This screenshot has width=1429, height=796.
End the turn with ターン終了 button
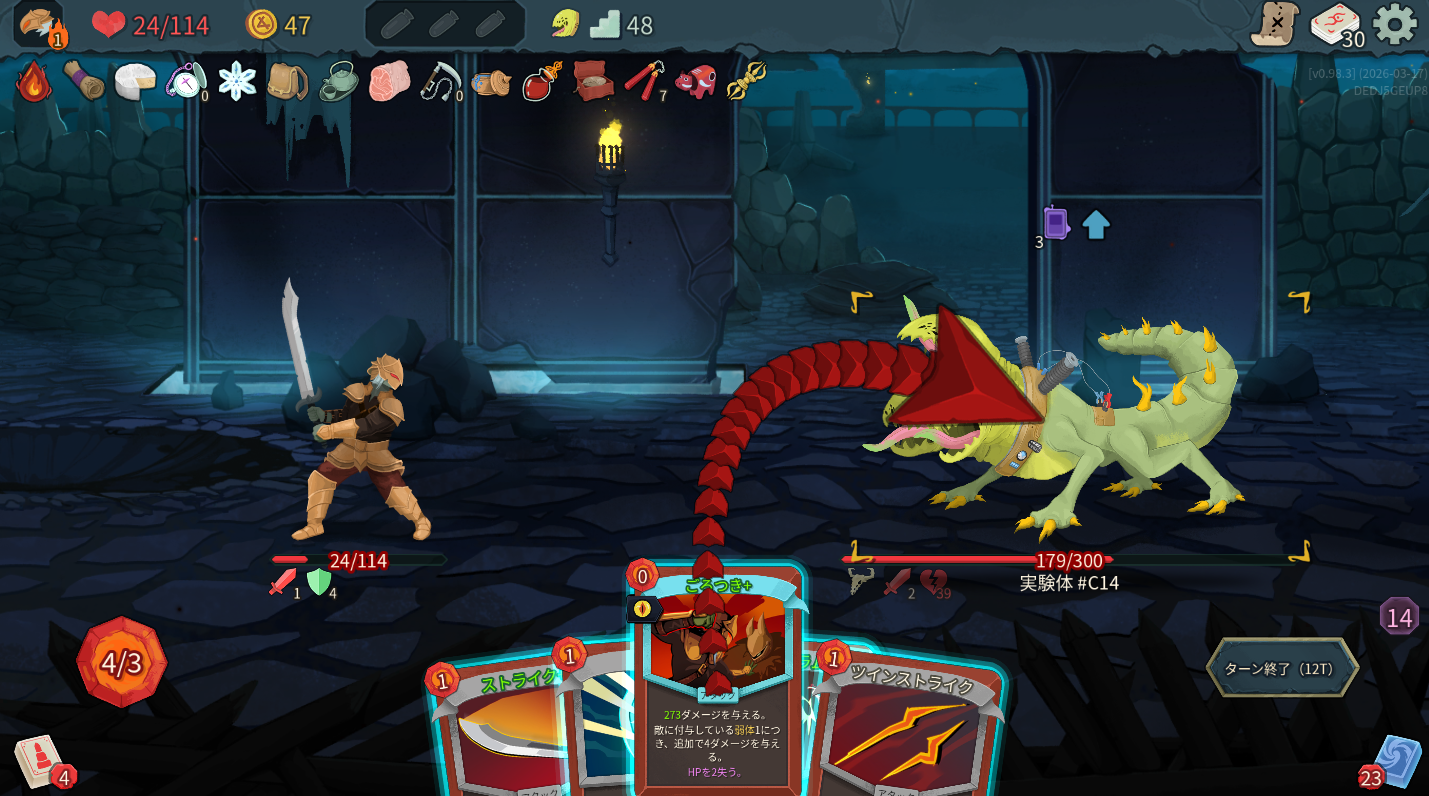[x=1281, y=668]
